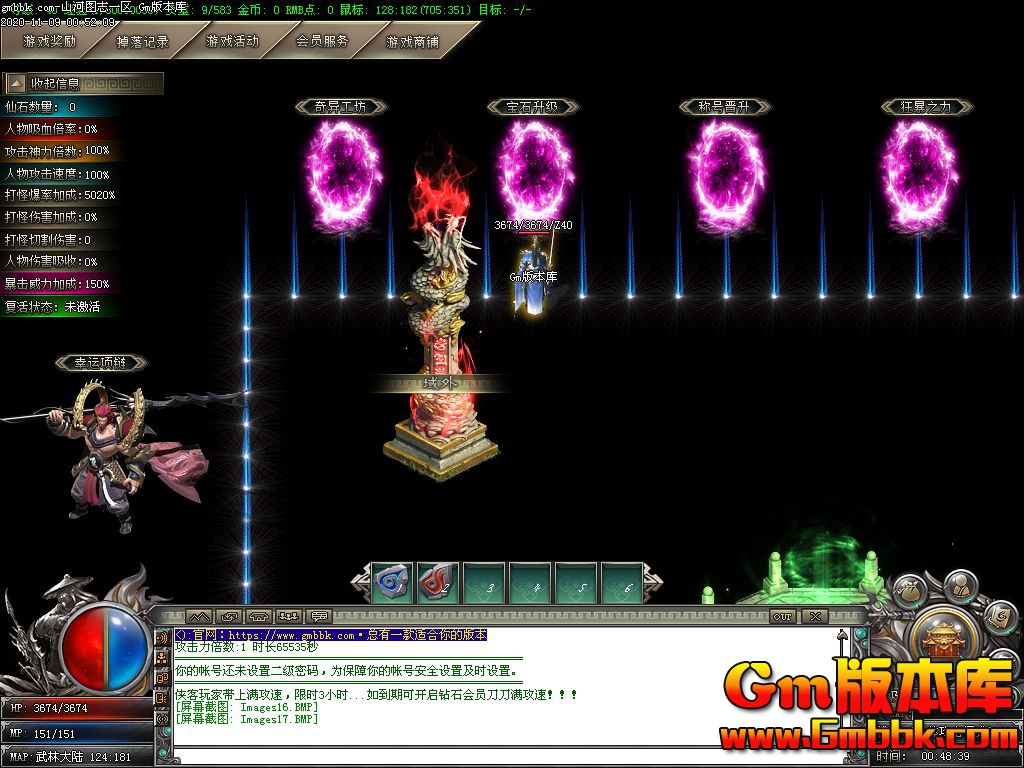Open the 掉落记录 drop log
The image size is (1024, 768).
pyautogui.click(x=141, y=42)
